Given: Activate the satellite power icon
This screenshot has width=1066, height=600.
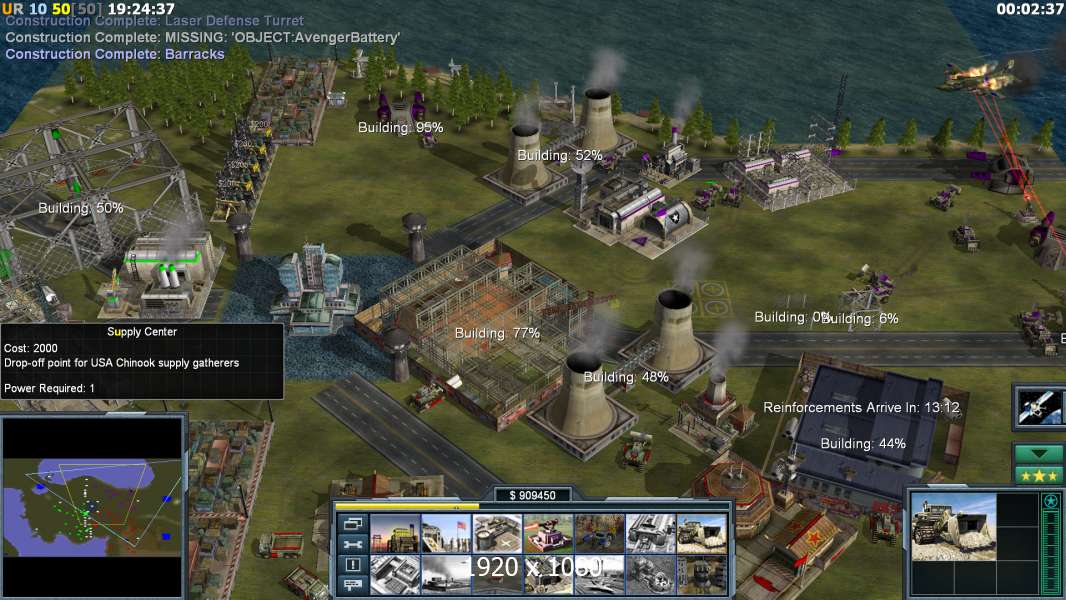Looking at the screenshot, I should [1037, 405].
